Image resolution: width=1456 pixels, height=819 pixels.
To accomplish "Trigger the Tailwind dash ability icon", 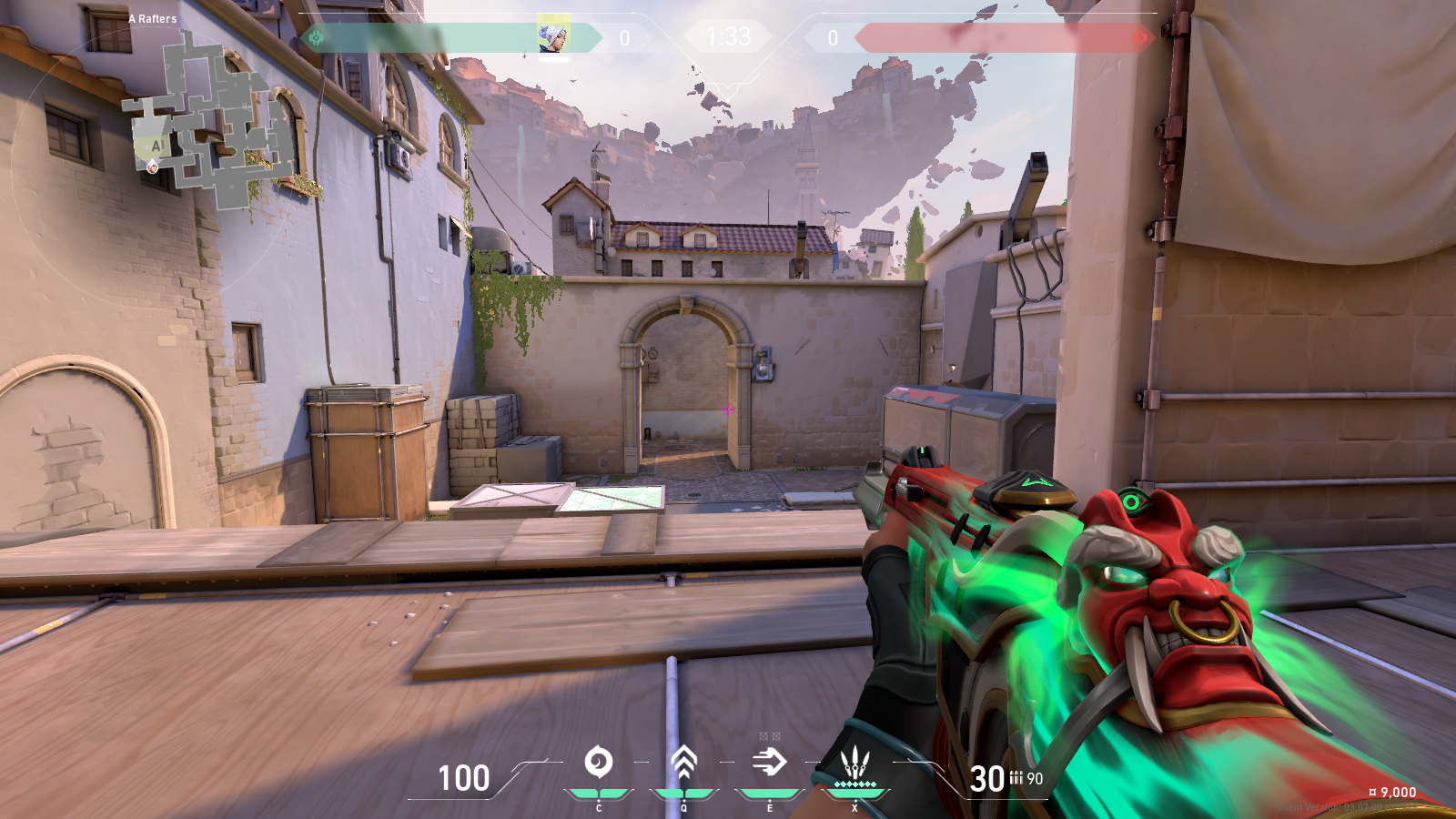I will (769, 762).
